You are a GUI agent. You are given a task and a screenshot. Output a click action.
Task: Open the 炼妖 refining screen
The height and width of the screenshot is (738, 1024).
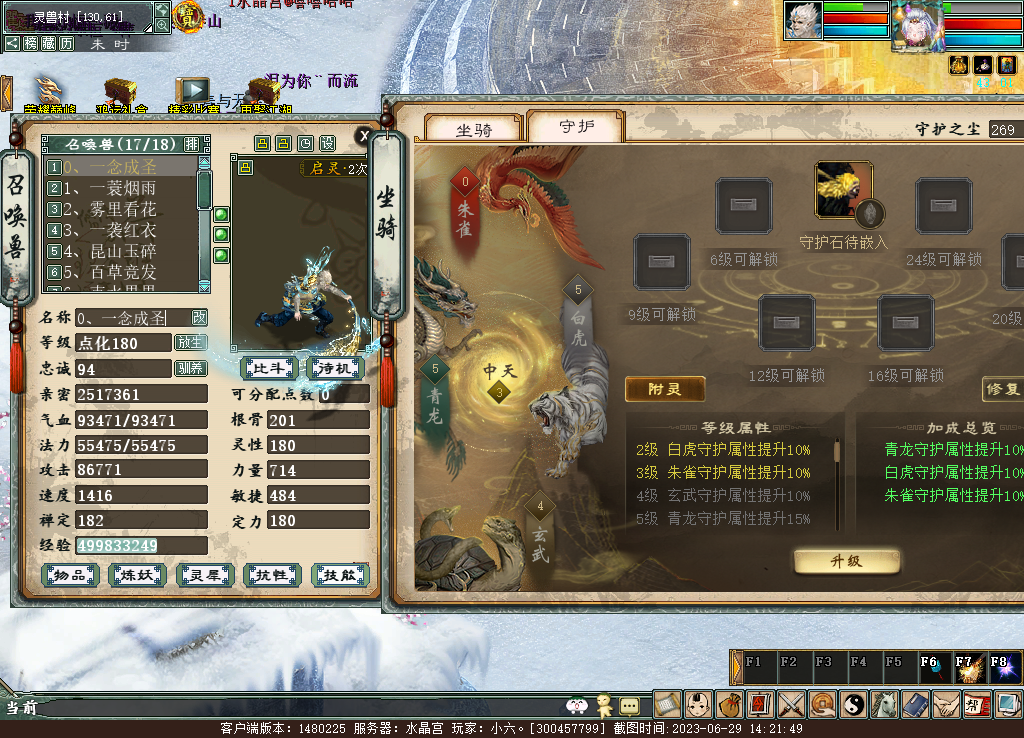click(138, 575)
